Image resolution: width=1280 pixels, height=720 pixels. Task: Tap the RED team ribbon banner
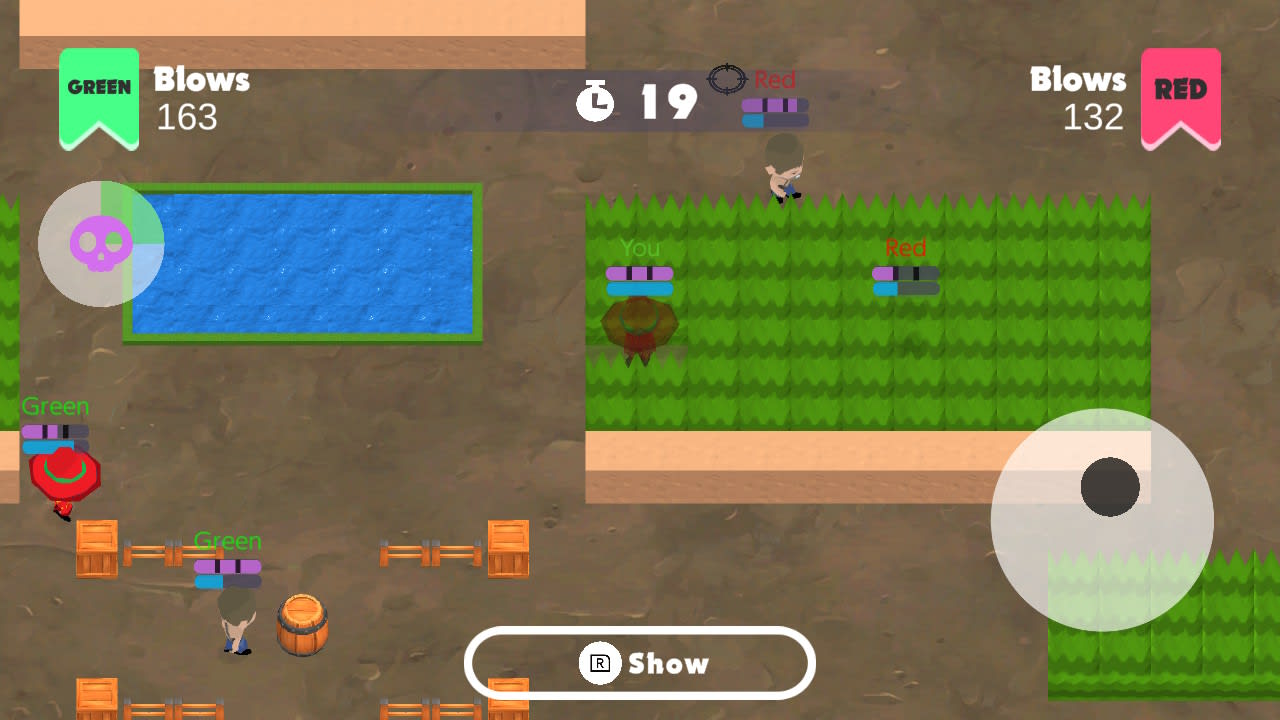point(1181,90)
